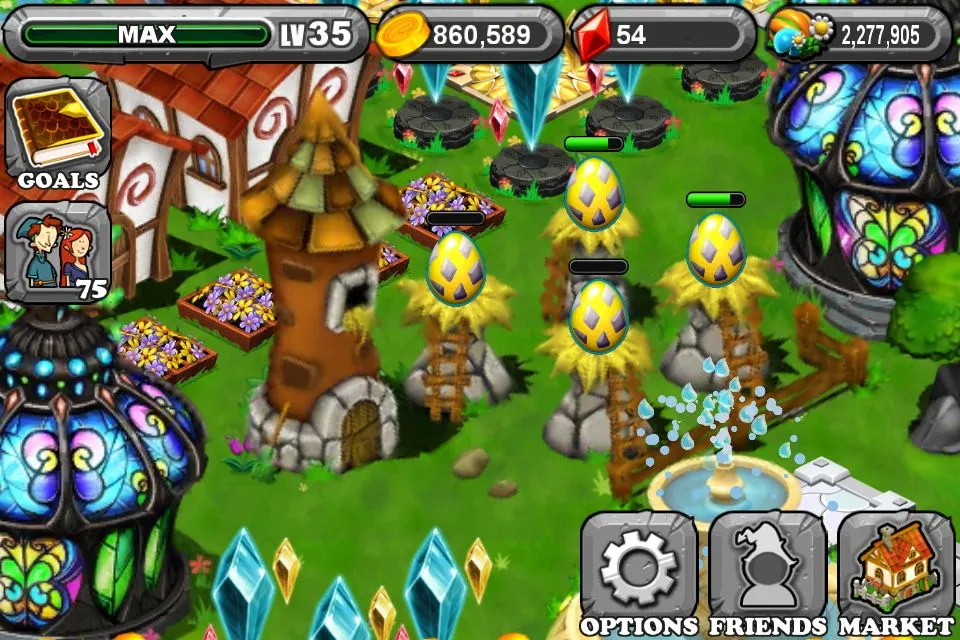The height and width of the screenshot is (640, 960).
Task: Open the Market shop
Action: click(x=896, y=573)
